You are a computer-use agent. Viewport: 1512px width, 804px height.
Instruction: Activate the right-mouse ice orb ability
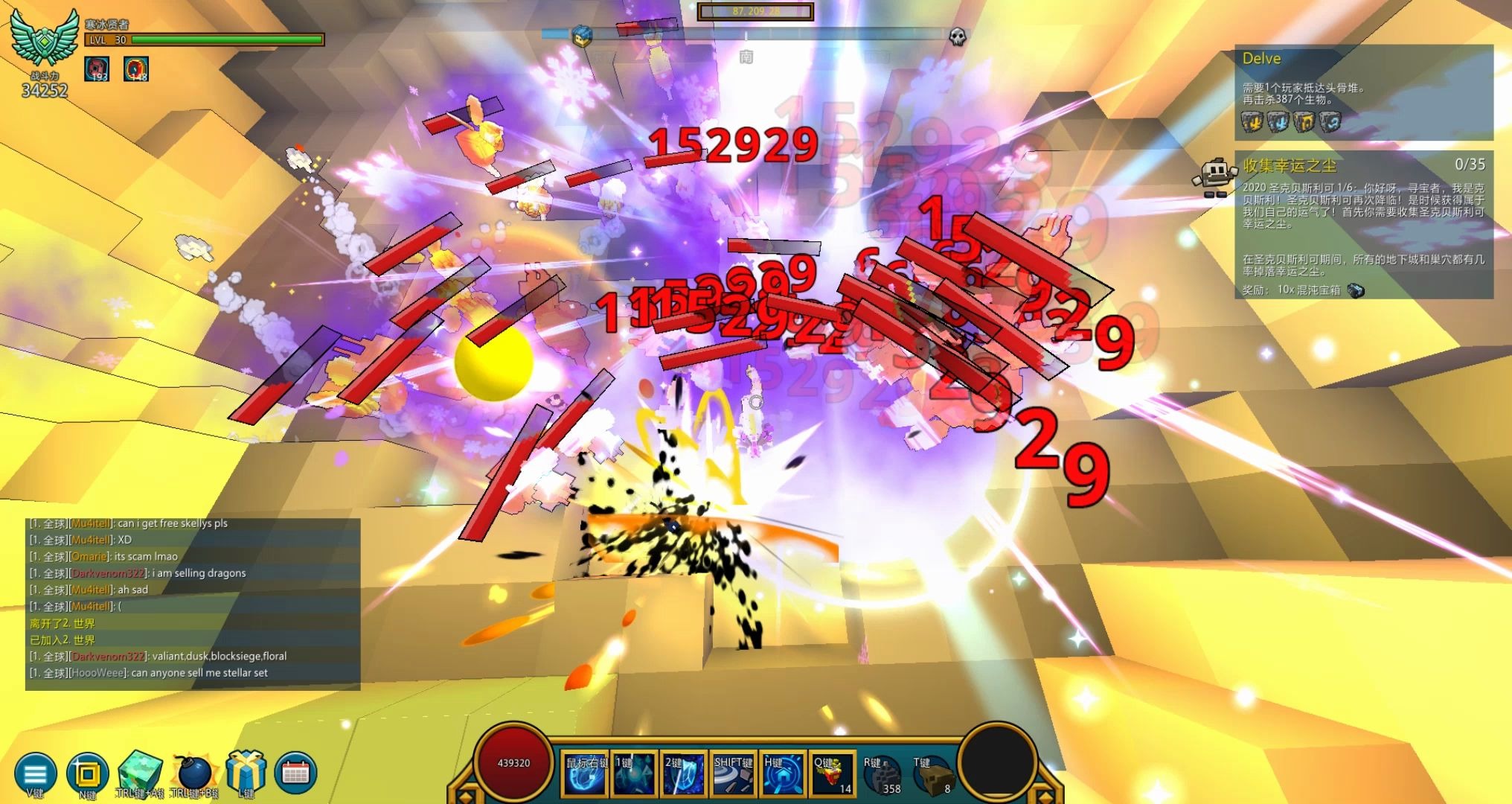click(586, 773)
